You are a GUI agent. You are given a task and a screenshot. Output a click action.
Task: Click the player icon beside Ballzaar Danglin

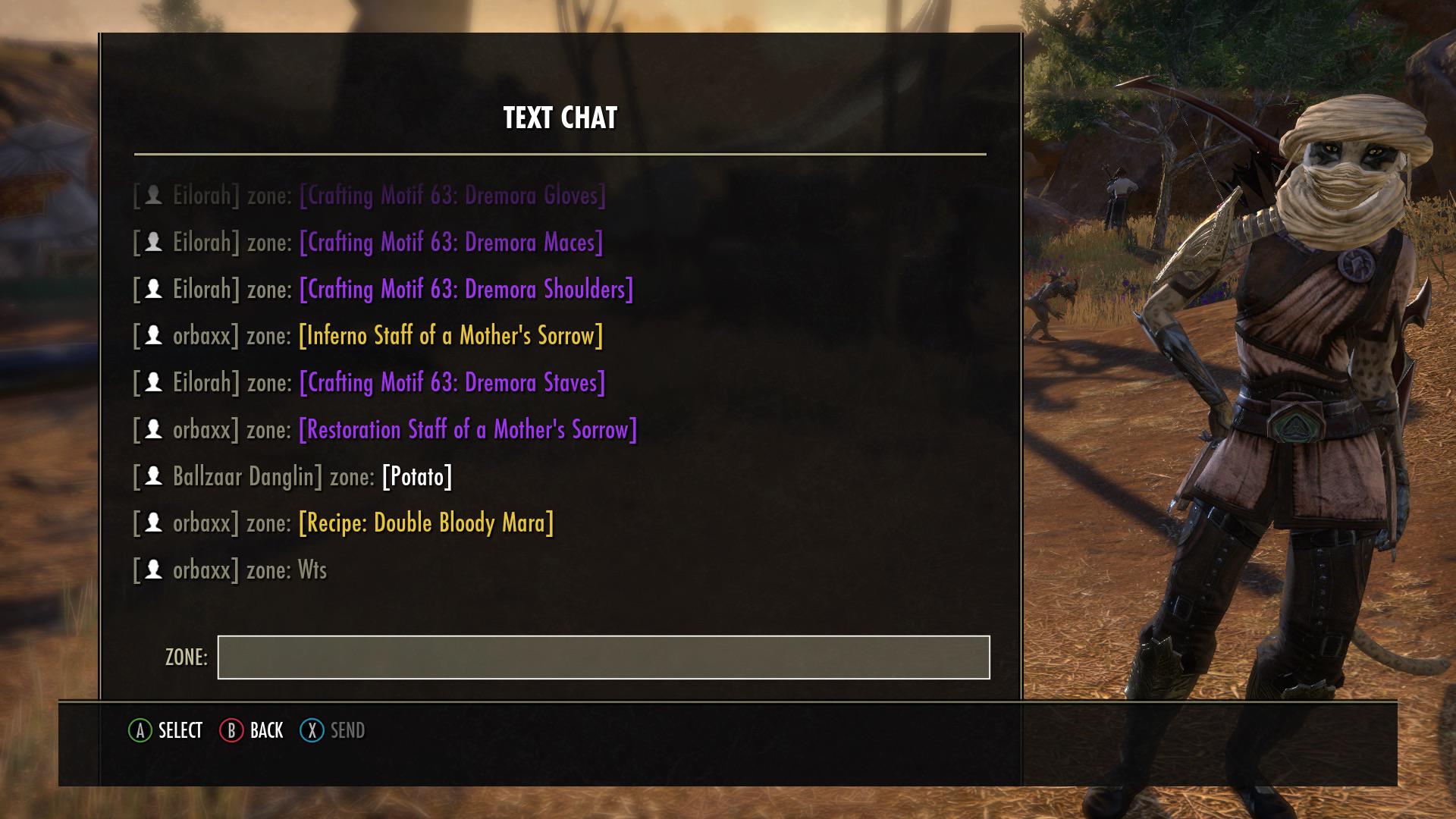click(155, 476)
